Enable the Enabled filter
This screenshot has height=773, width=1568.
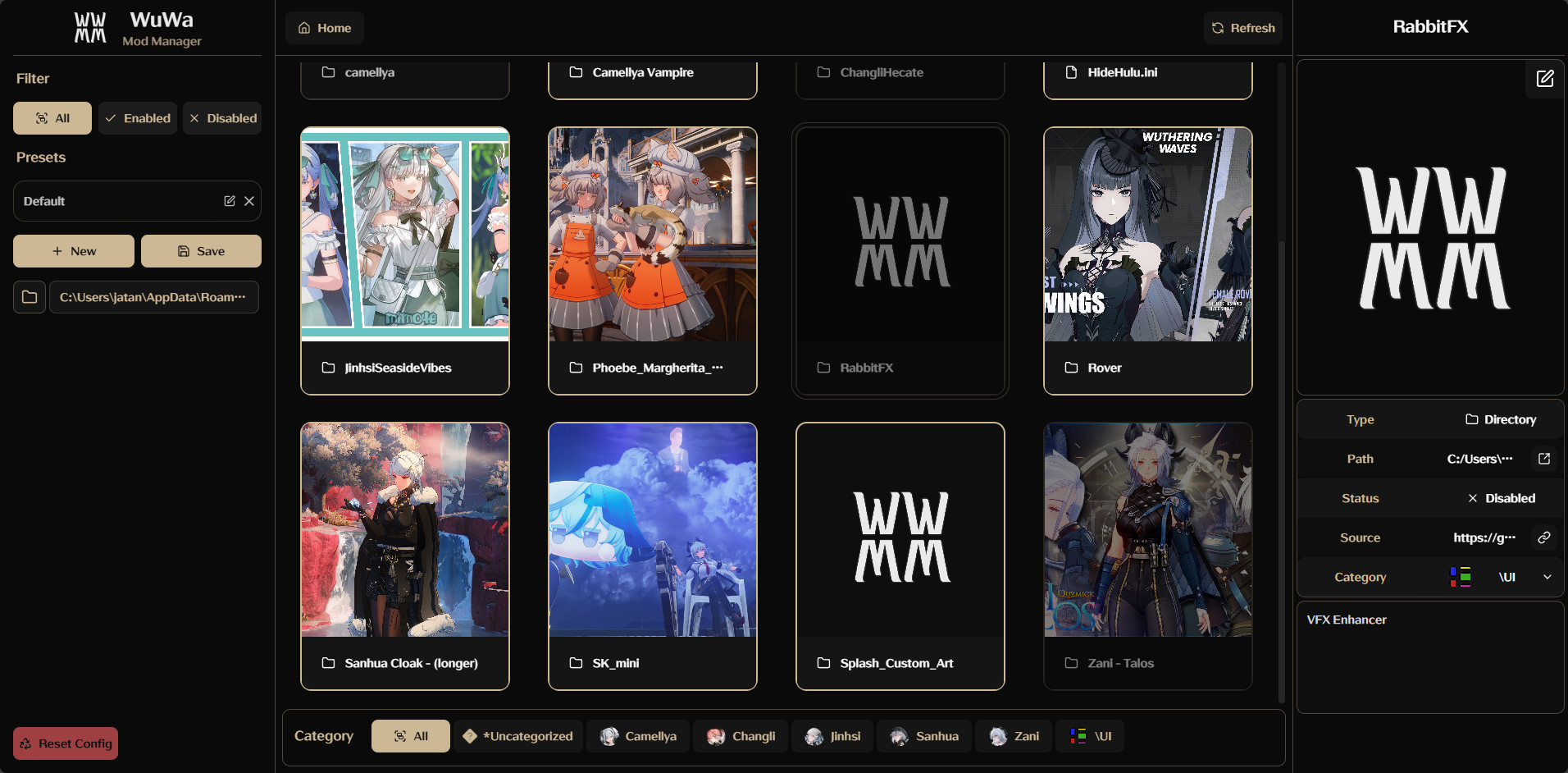tap(137, 117)
